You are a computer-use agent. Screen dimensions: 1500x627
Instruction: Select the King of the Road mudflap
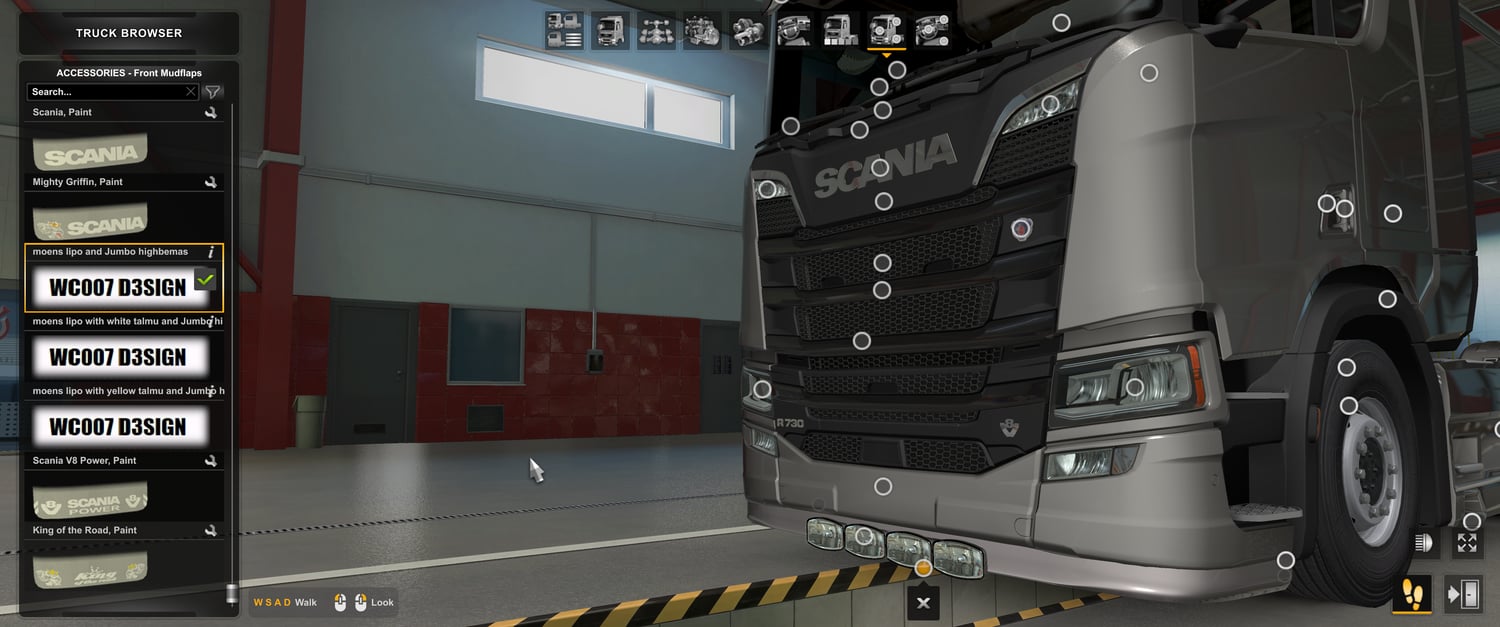(90, 568)
